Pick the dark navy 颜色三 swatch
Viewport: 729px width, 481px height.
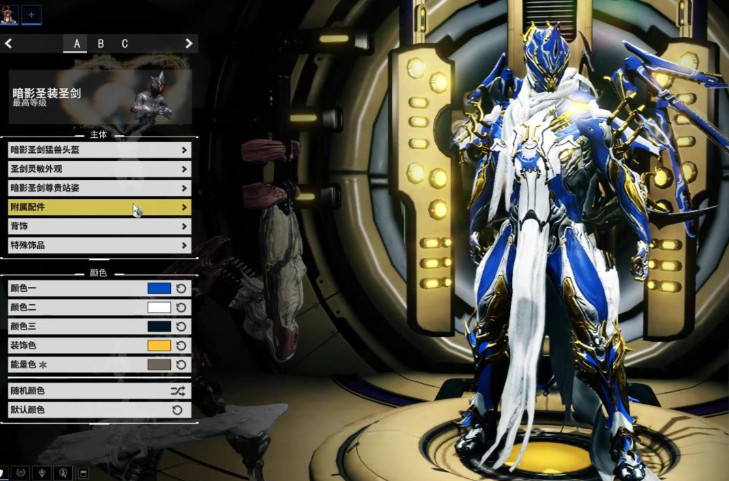tap(159, 326)
